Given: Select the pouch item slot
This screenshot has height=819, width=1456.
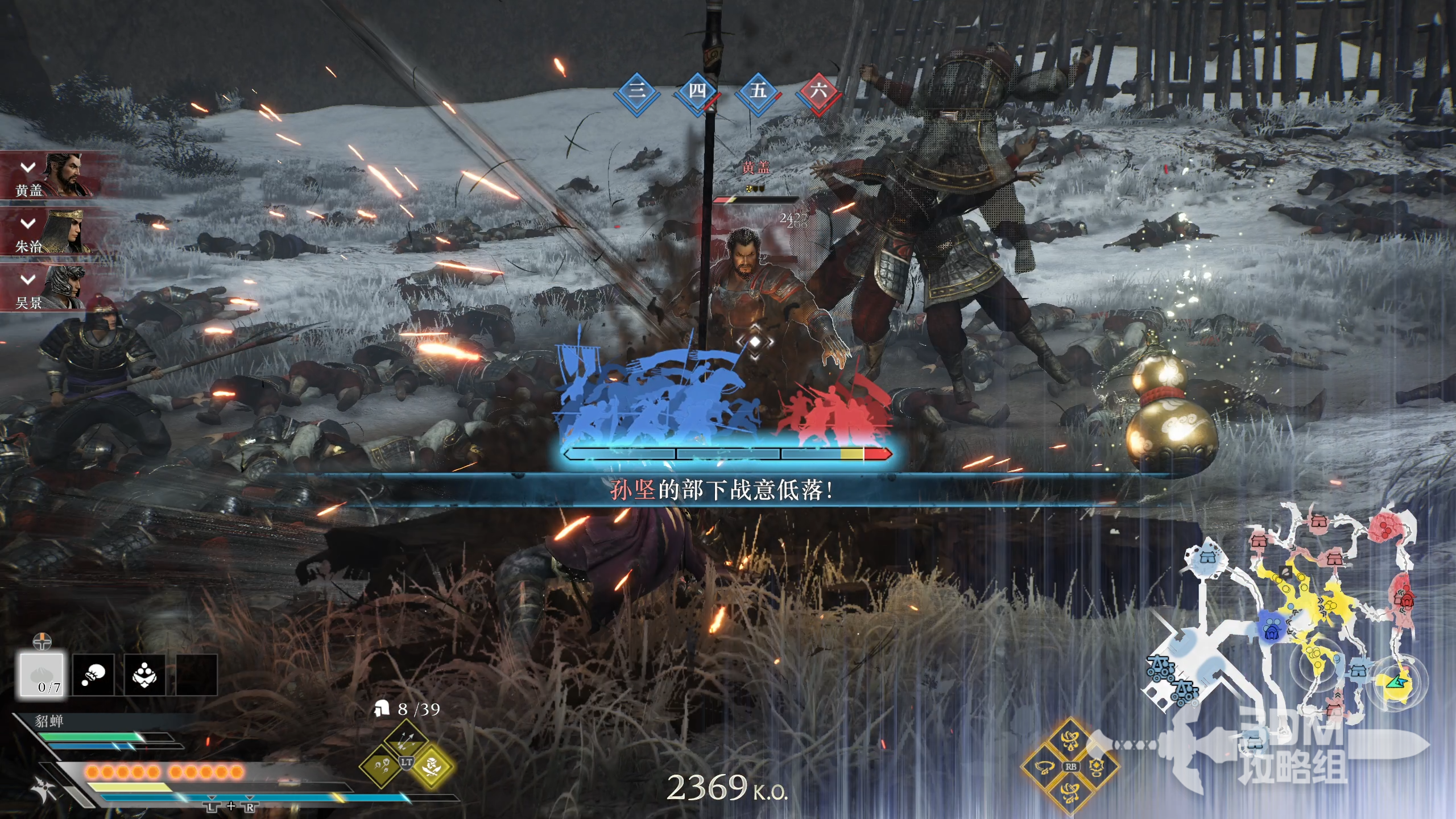Looking at the screenshot, I should pos(93,675).
